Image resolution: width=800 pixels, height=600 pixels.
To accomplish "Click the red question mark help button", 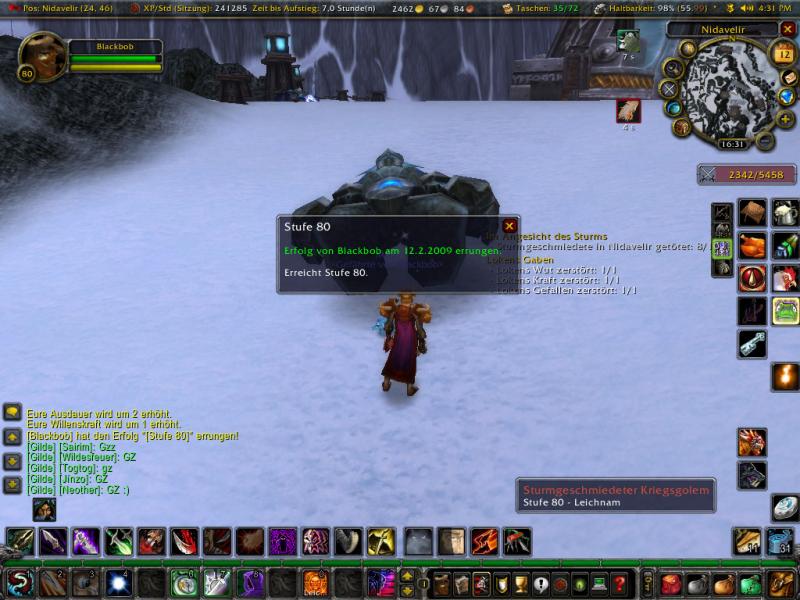I will click(620, 583).
